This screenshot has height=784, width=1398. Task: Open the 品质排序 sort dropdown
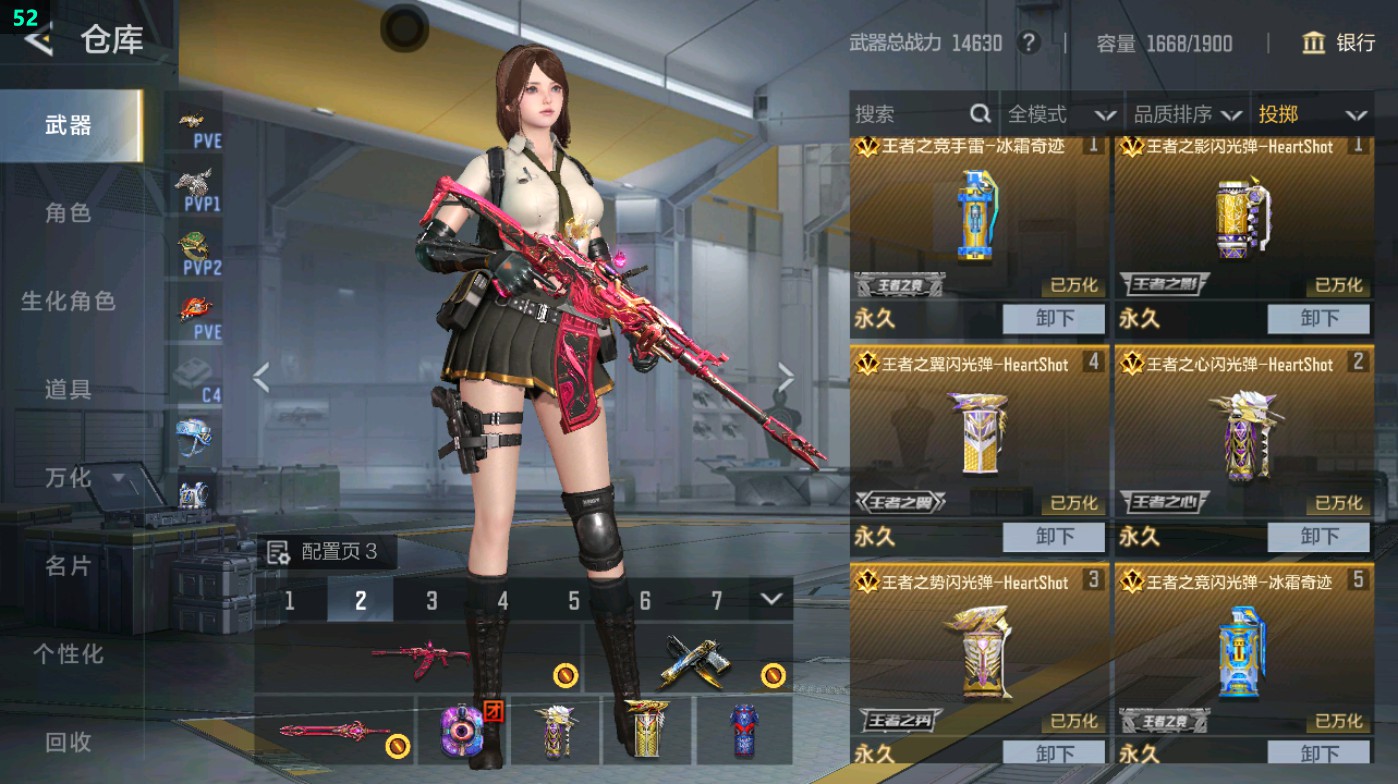click(x=1187, y=115)
